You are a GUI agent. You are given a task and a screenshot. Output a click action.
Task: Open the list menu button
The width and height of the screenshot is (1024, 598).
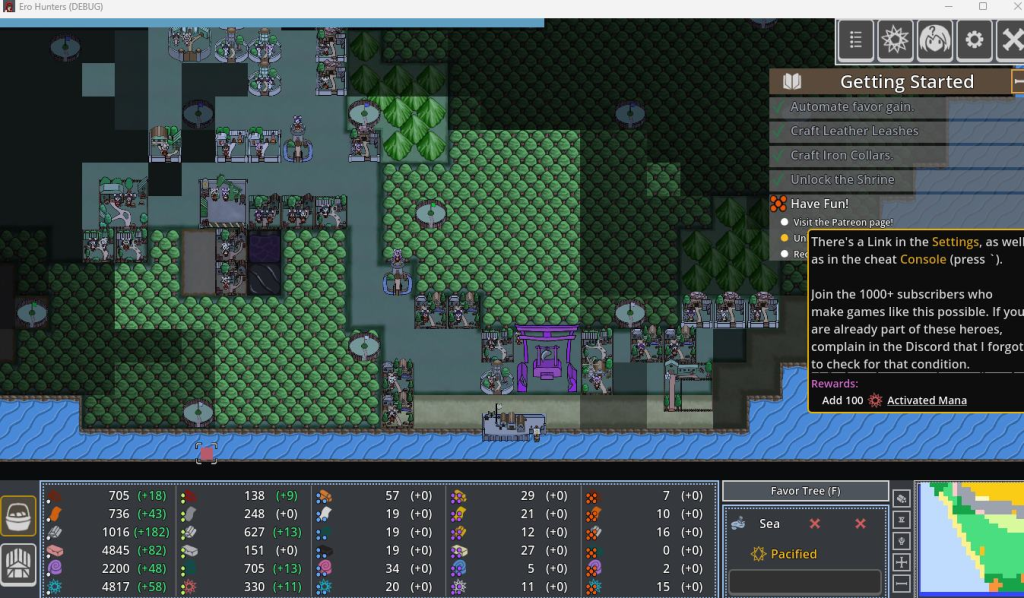[856, 40]
